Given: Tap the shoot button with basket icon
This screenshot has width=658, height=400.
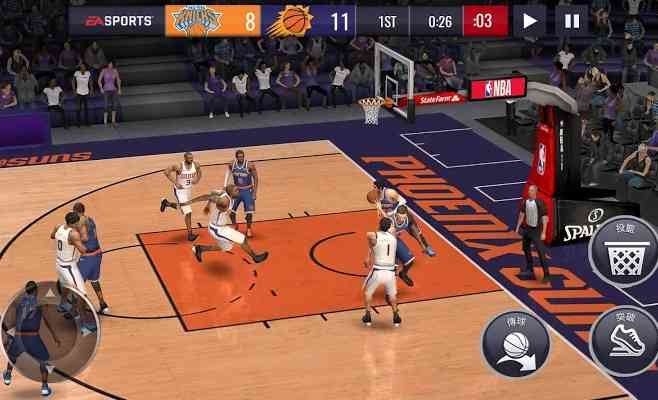Looking at the screenshot, I should pyautogui.click(x=625, y=252).
